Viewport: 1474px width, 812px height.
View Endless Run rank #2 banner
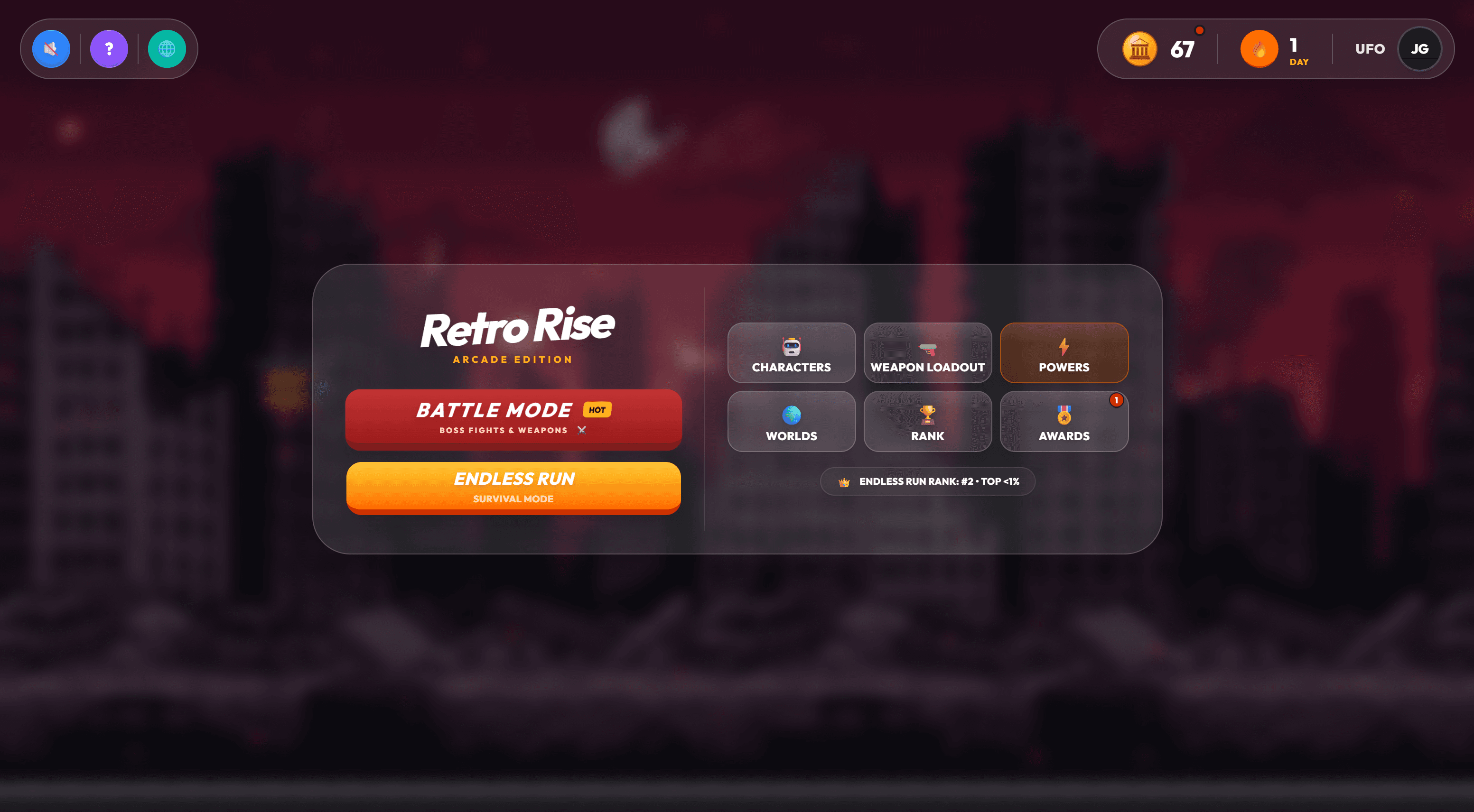pos(928,481)
